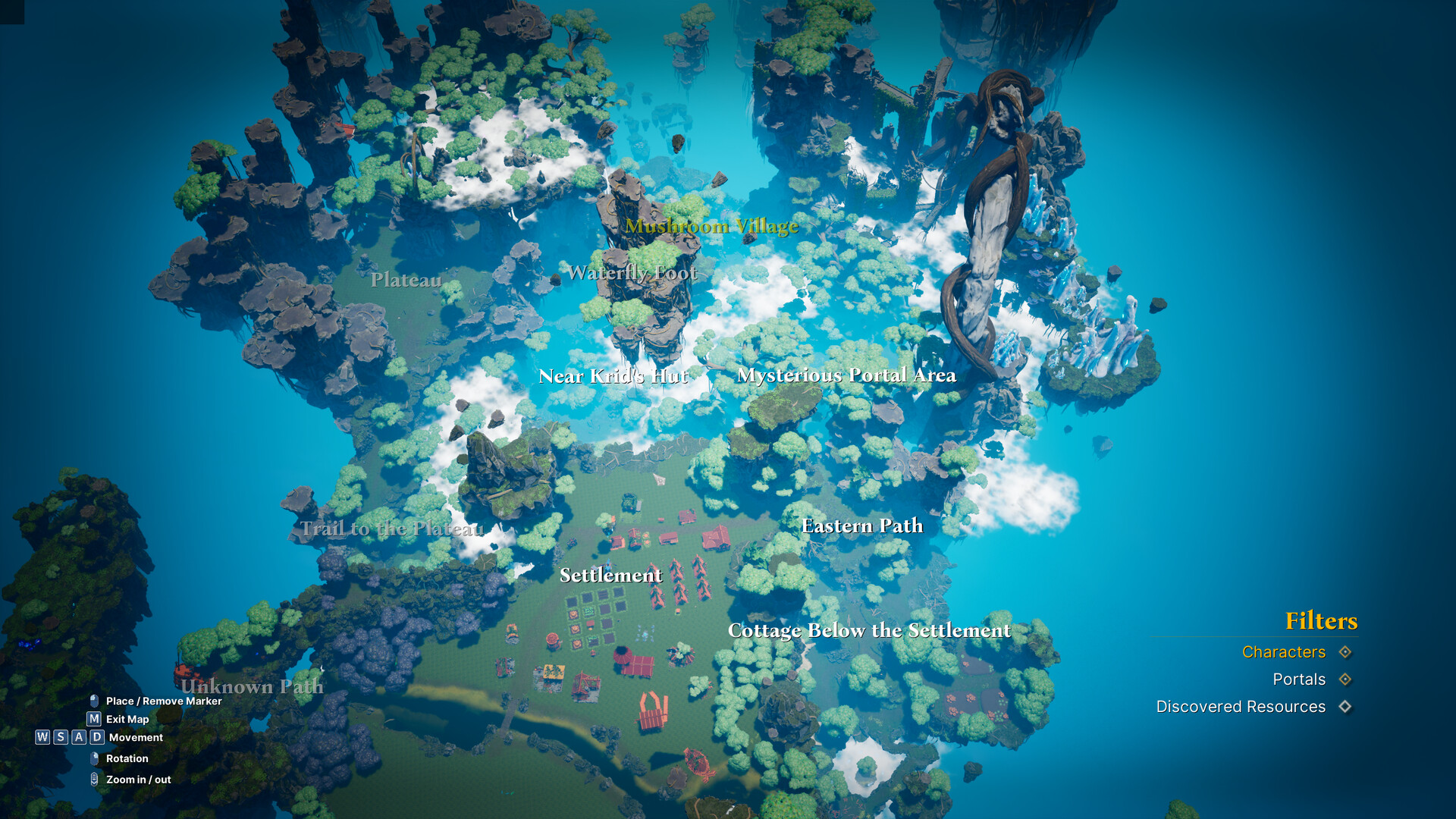Screen dimensions: 1456x819
Task: Click the Plateau label on the map
Action: tap(407, 280)
